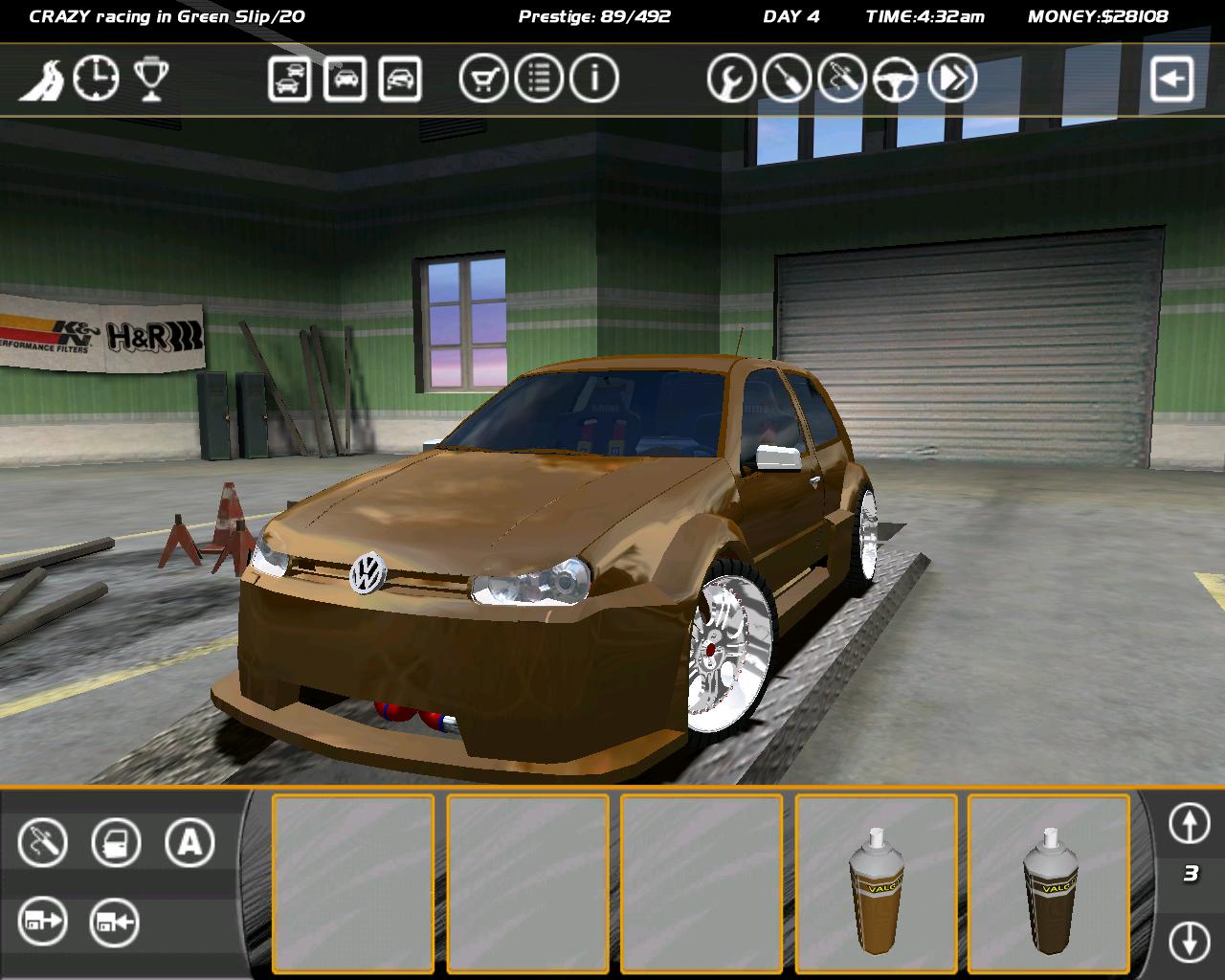
Task: Show the info panel
Action: pyautogui.click(x=594, y=78)
